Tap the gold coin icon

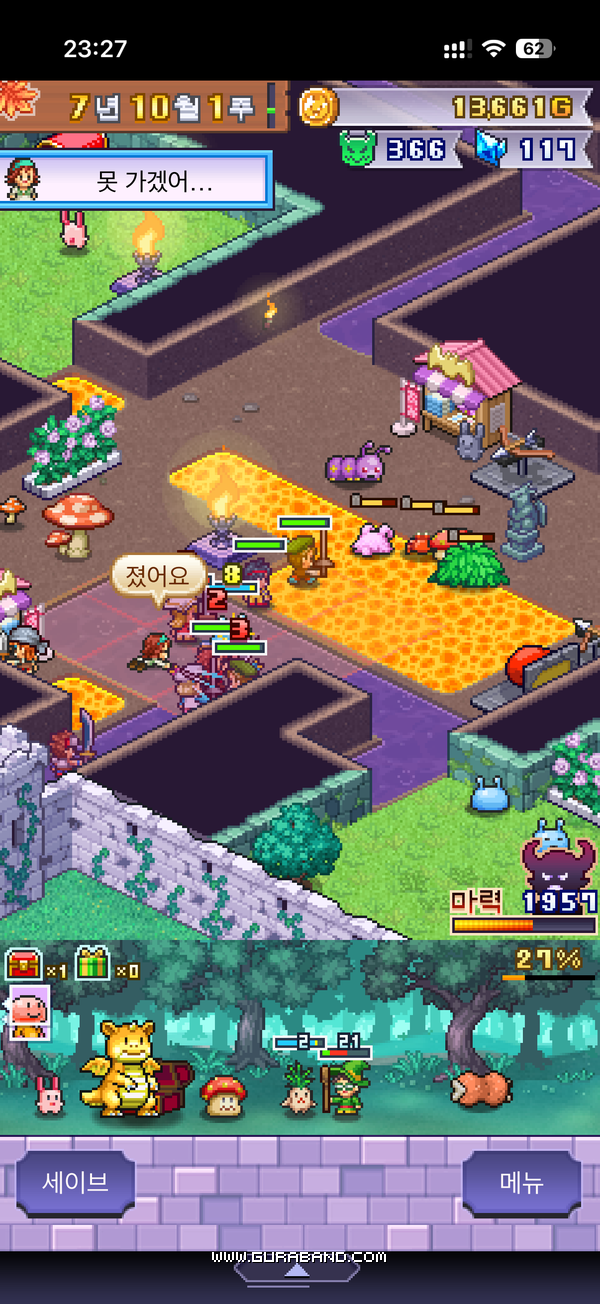[315, 106]
